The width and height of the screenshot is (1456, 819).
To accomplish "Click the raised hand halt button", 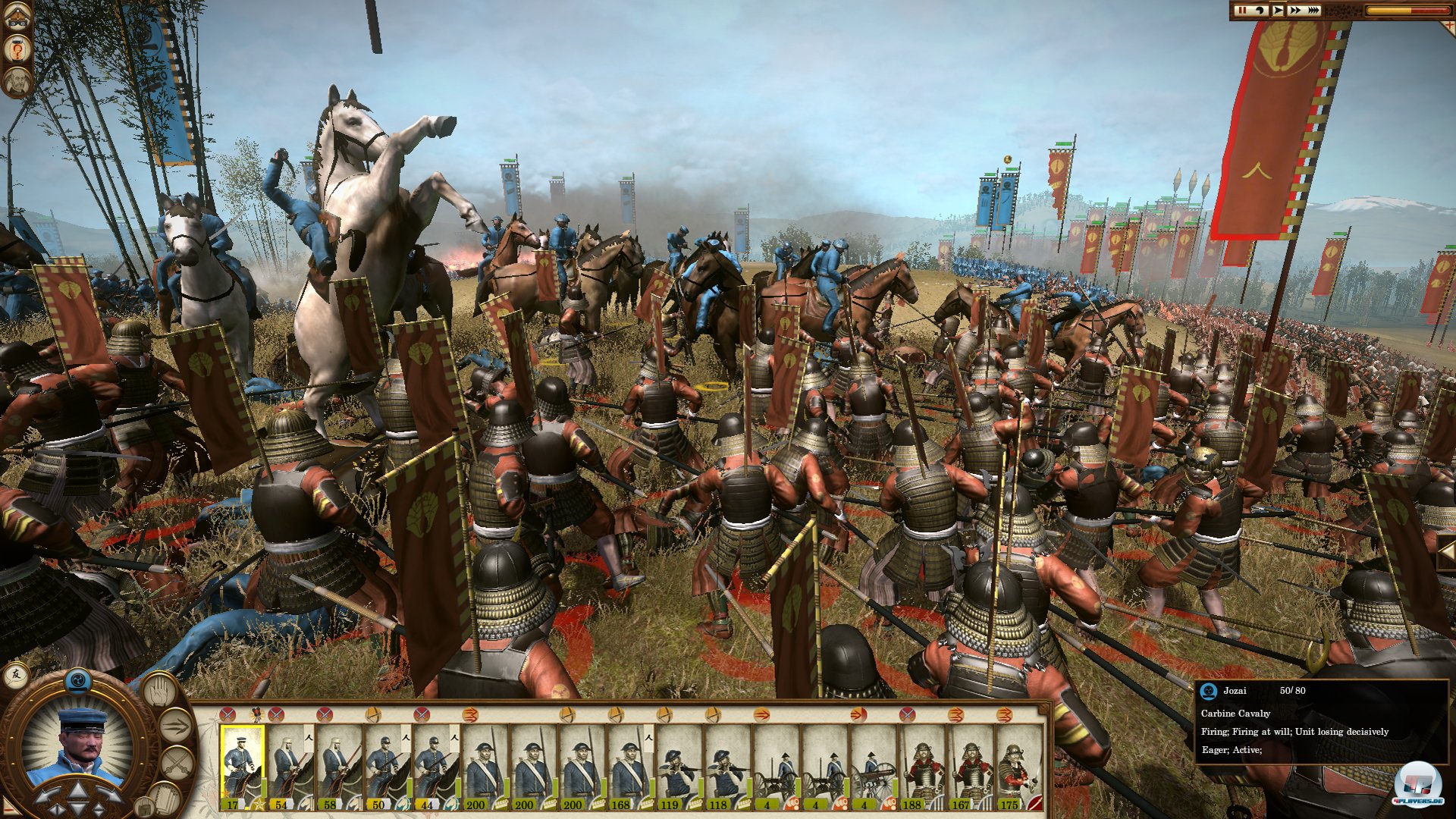I will (159, 691).
